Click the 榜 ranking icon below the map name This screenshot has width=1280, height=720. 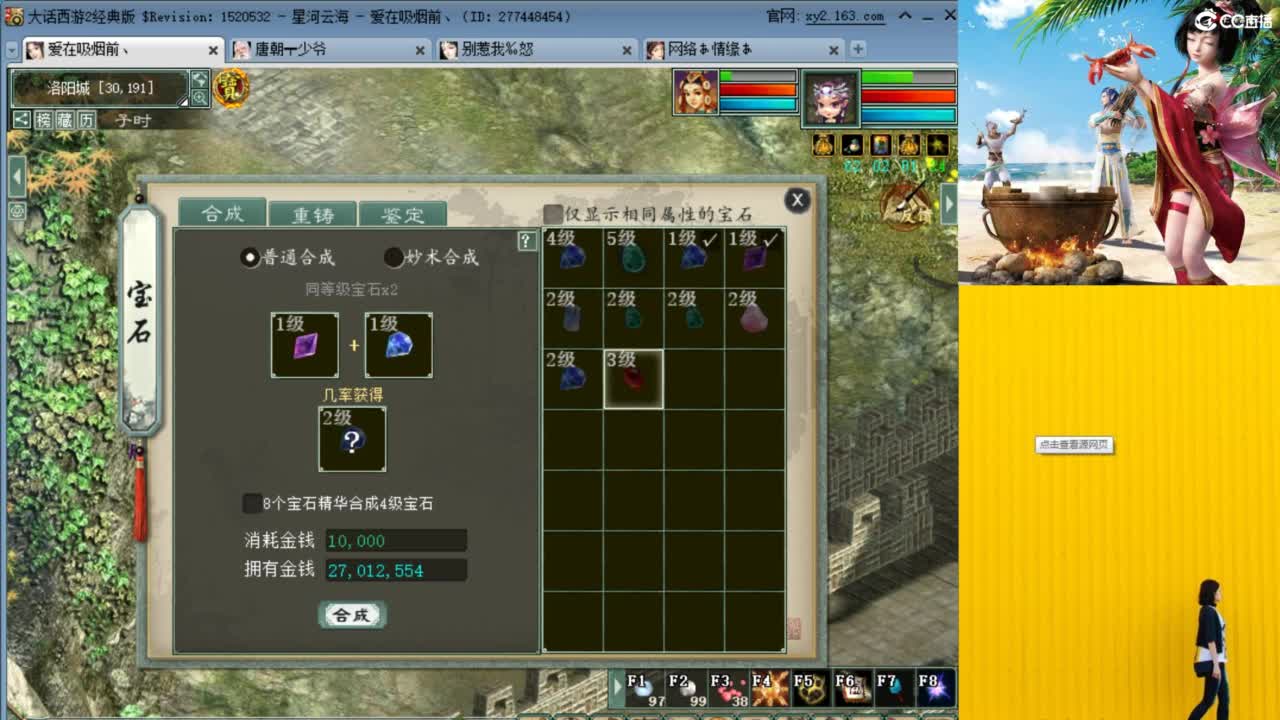pyautogui.click(x=43, y=120)
